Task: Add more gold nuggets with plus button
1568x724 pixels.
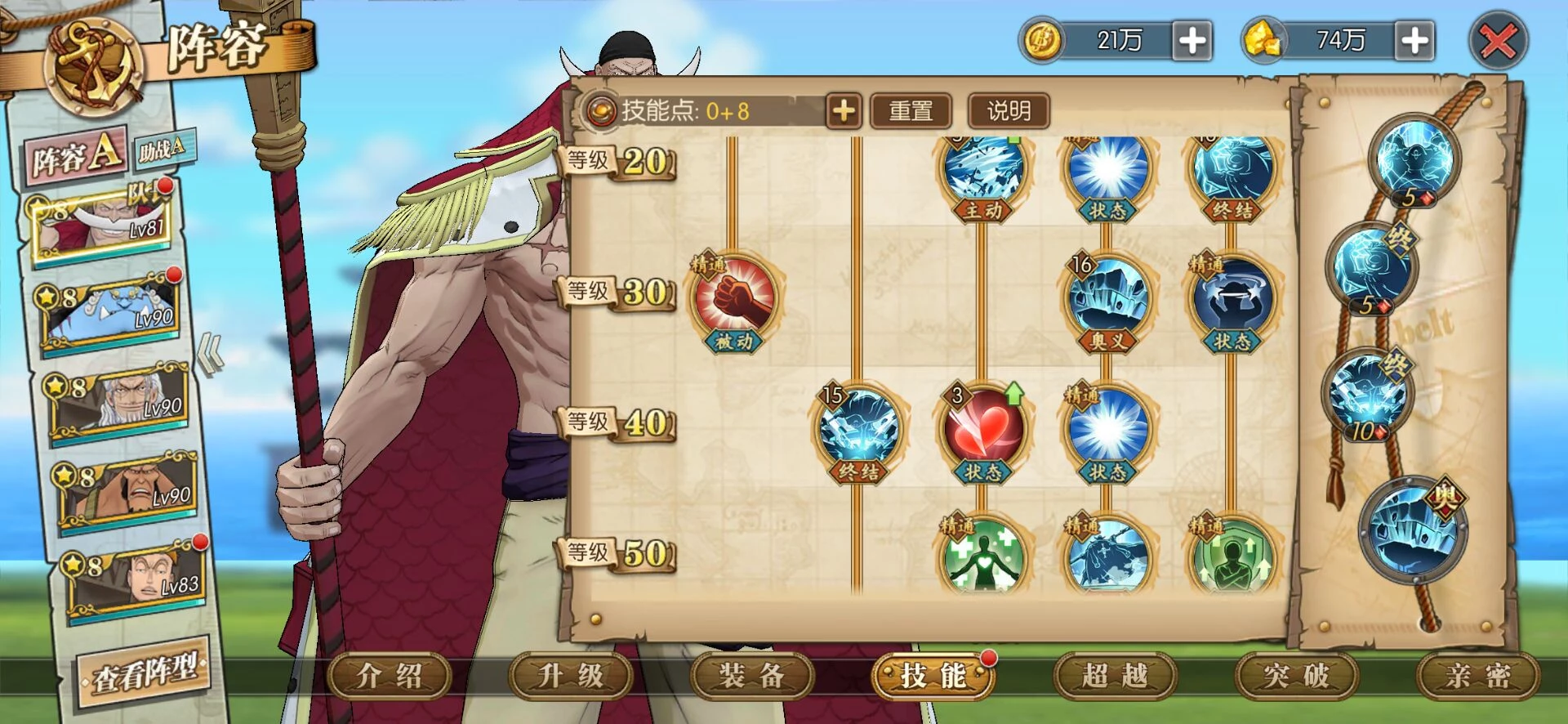Action: pyautogui.click(x=1414, y=41)
